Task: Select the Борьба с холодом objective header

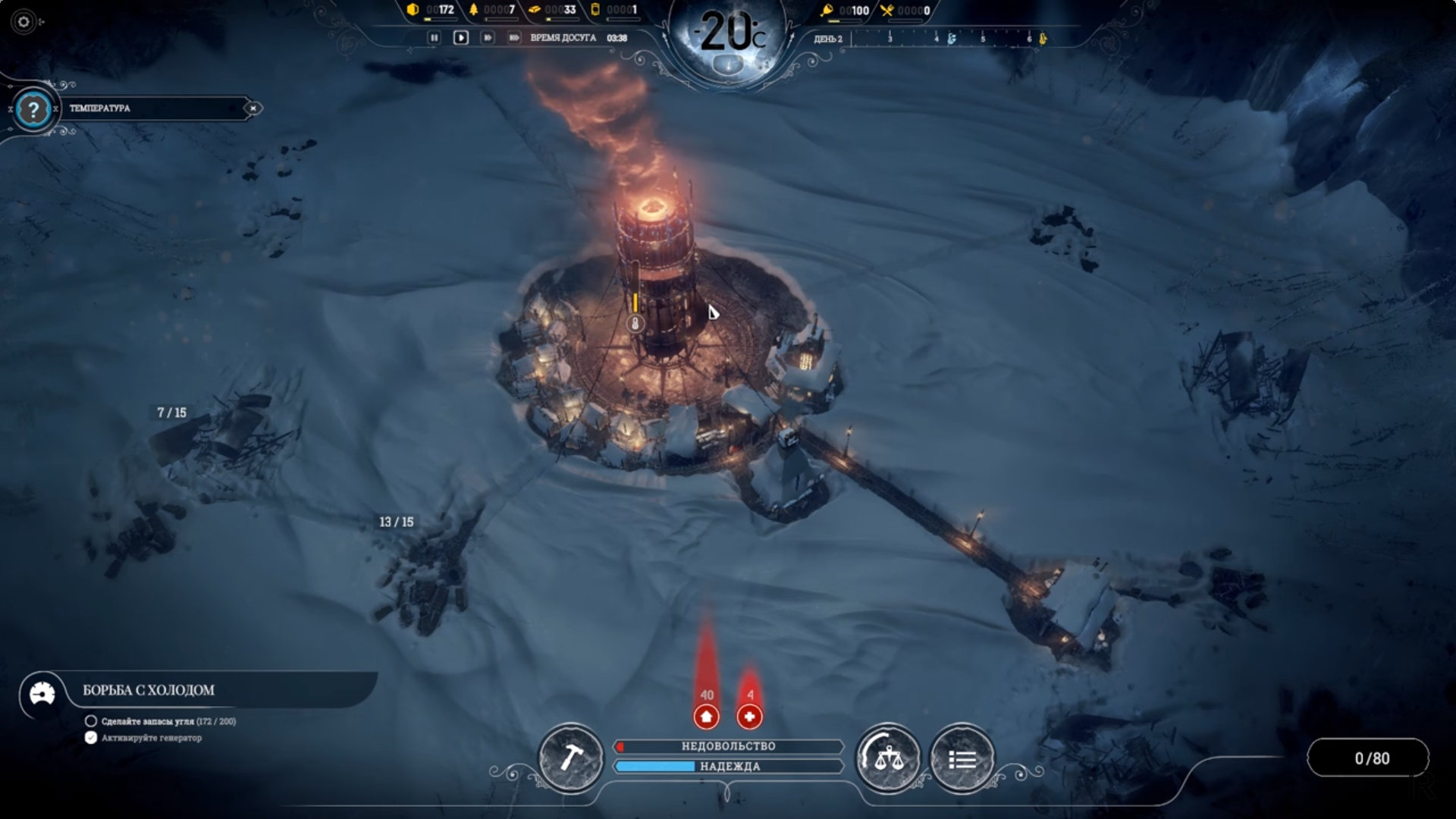Action: click(x=149, y=690)
